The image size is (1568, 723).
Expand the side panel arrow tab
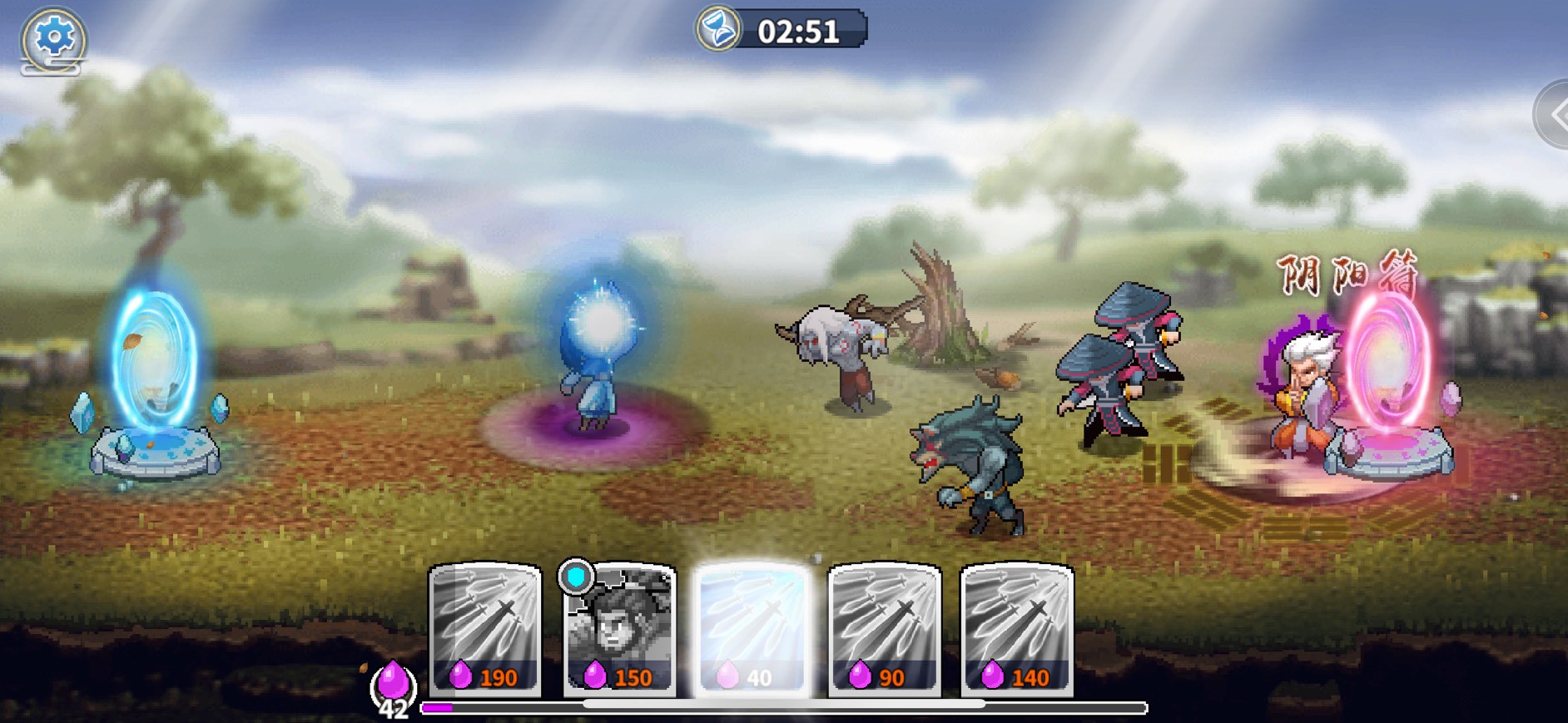tap(1554, 116)
